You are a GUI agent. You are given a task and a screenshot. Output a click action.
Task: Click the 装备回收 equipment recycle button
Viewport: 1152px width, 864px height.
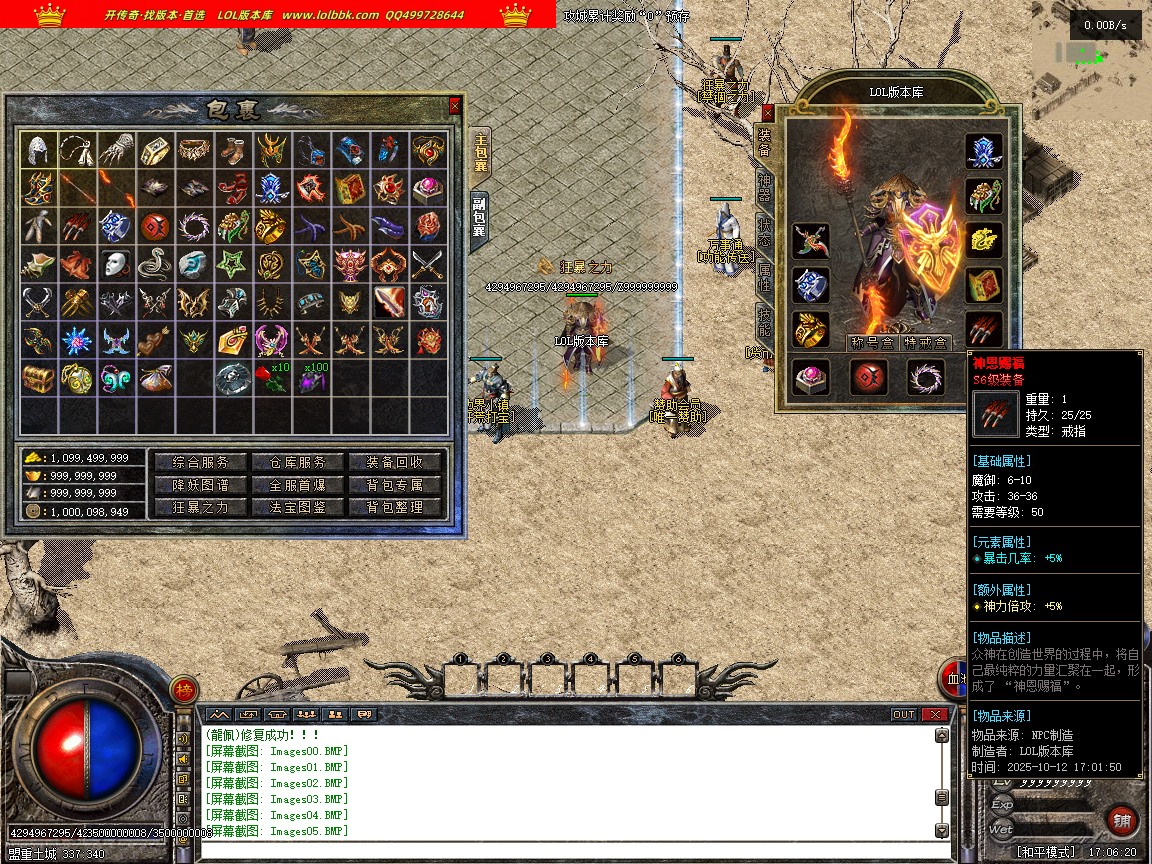(x=394, y=462)
